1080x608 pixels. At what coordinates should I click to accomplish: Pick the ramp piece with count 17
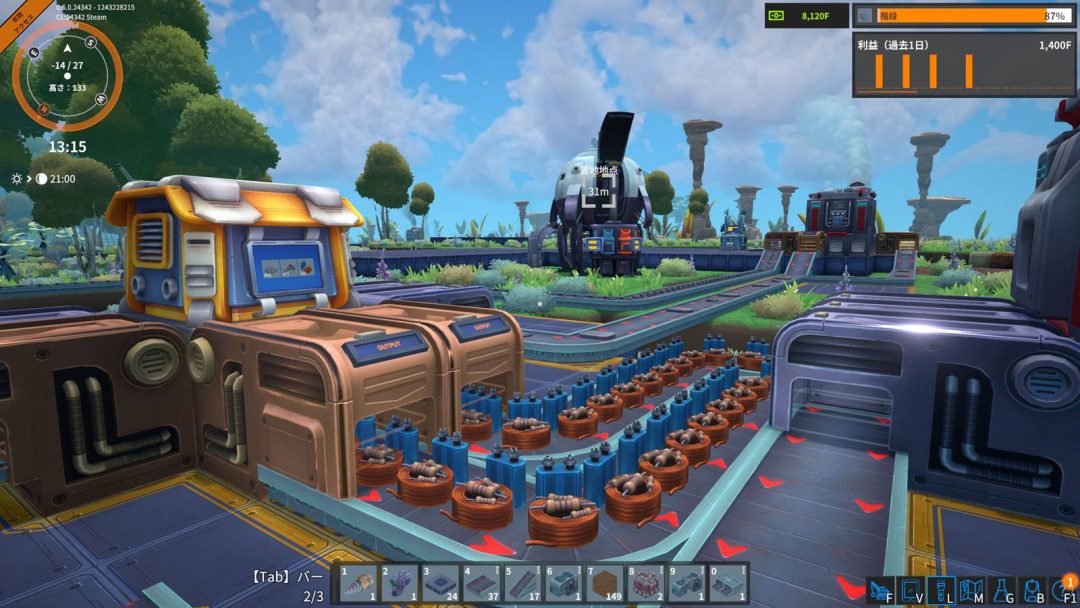pos(522,584)
